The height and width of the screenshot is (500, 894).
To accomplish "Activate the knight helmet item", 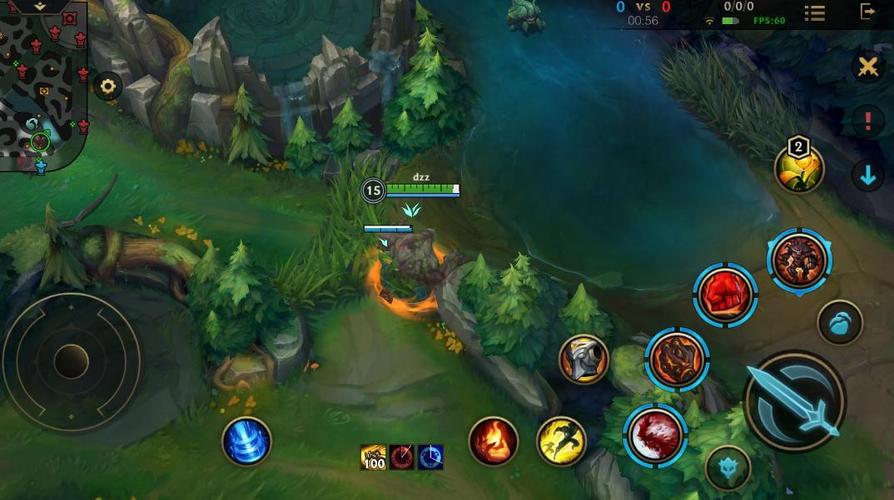I will coord(584,360).
